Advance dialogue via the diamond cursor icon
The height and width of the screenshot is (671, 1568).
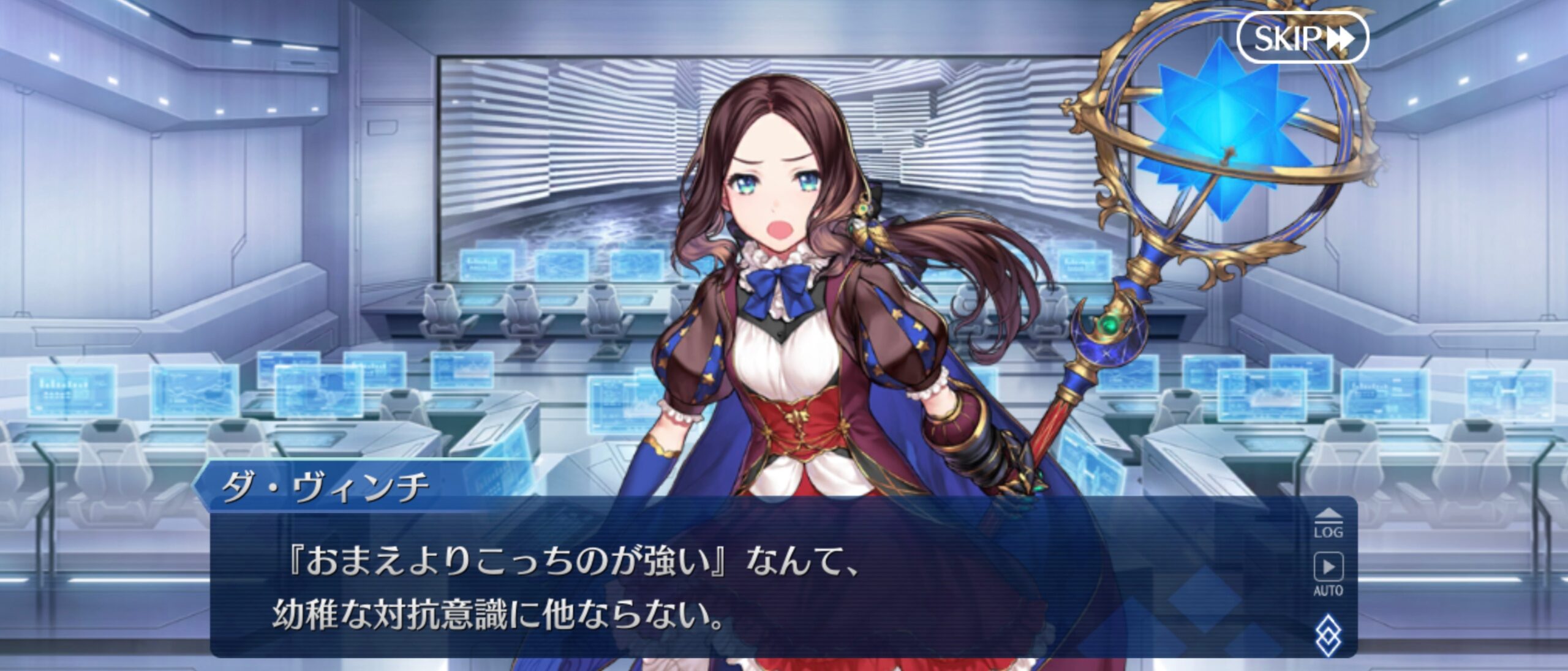point(1328,637)
